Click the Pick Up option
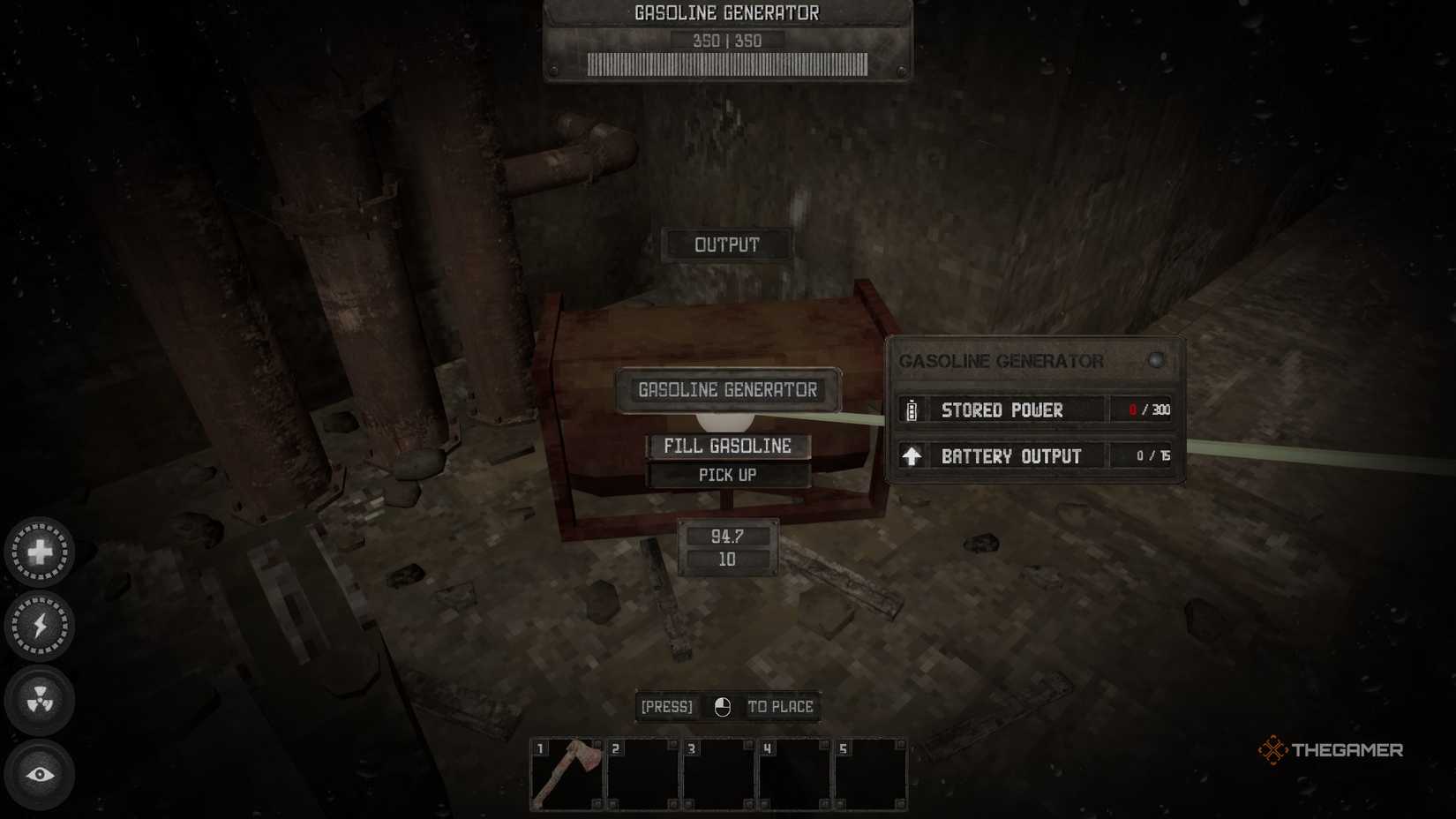The image size is (1456, 819). (727, 474)
